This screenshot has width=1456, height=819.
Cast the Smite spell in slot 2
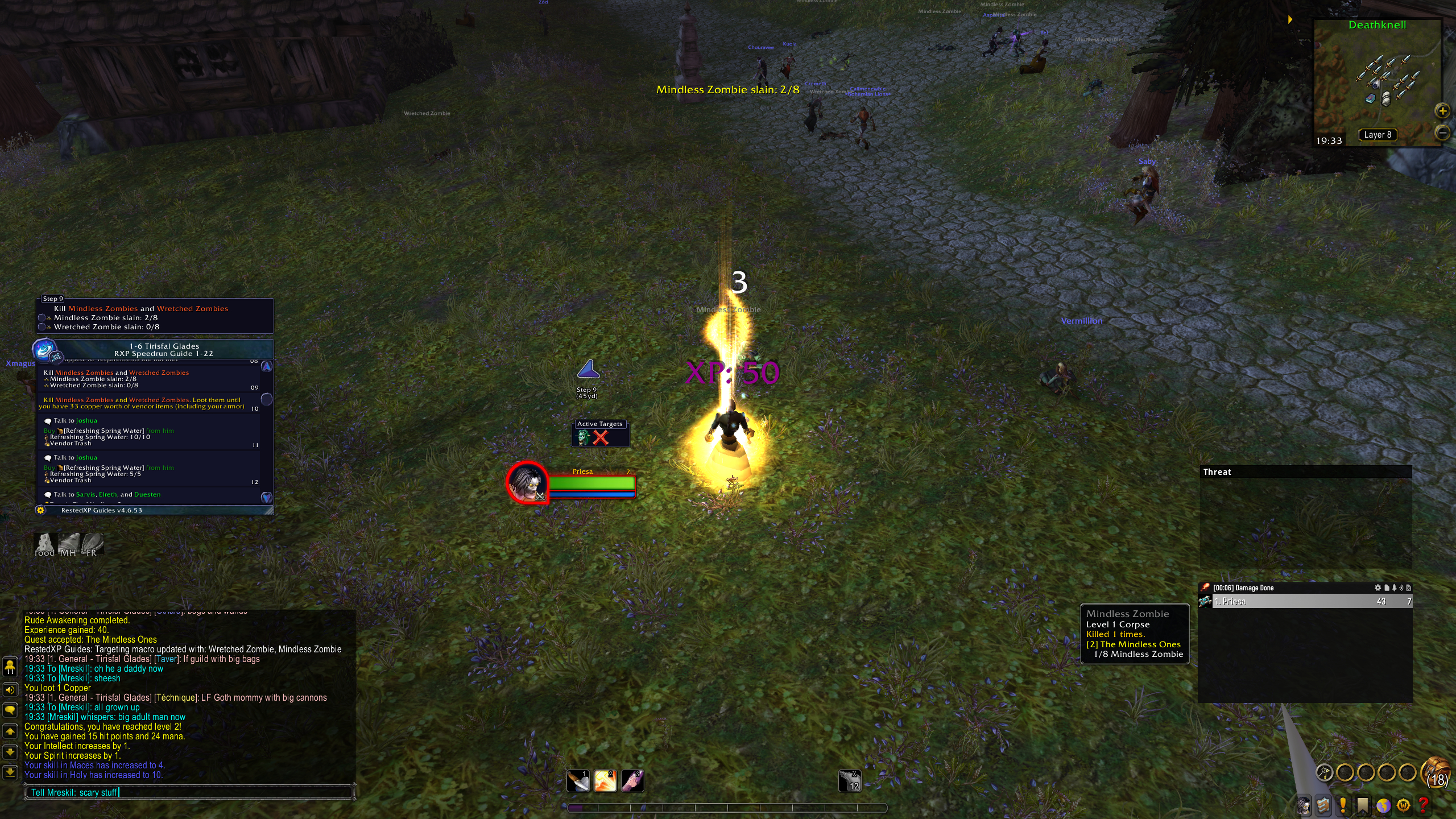(x=605, y=781)
